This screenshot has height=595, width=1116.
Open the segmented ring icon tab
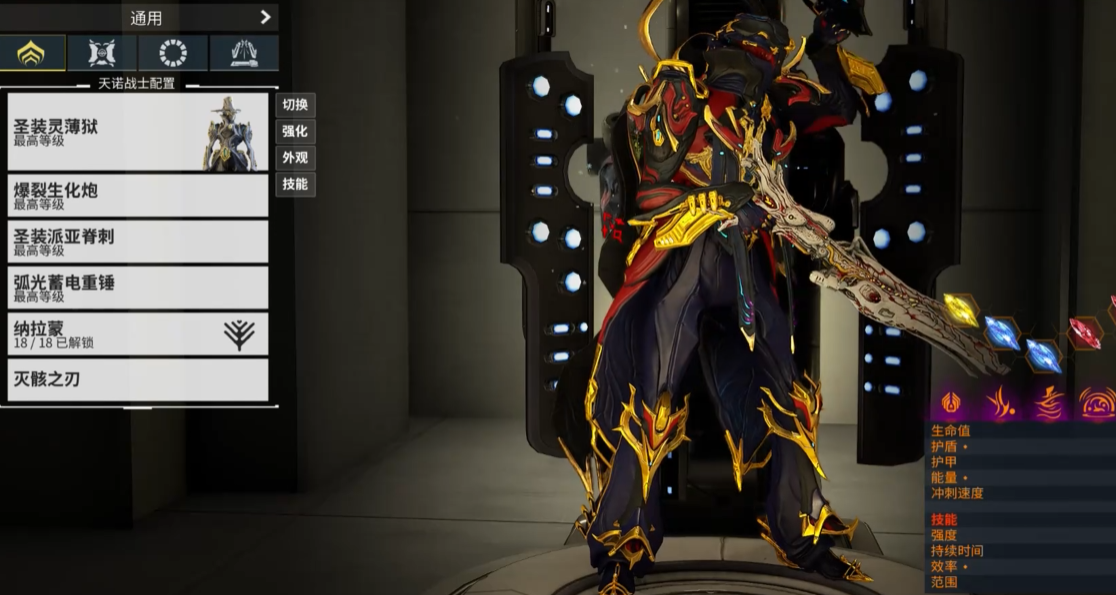click(x=173, y=53)
